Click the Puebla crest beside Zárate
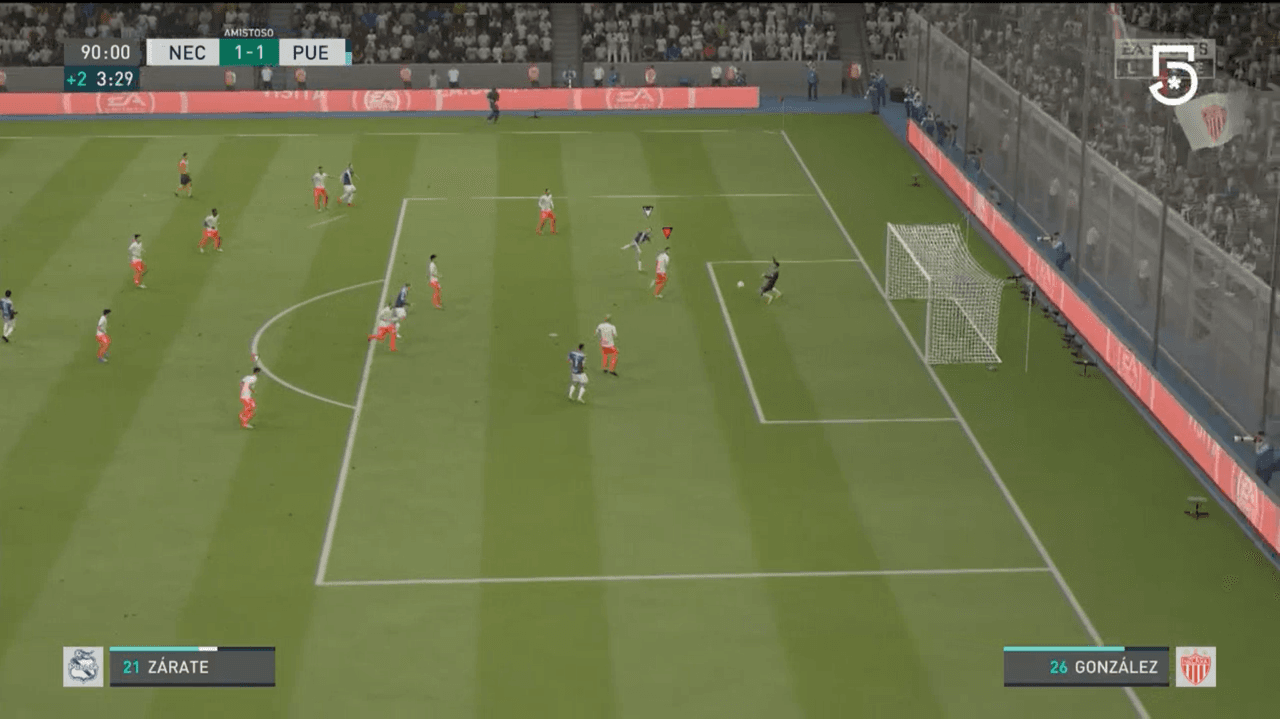 point(83,667)
